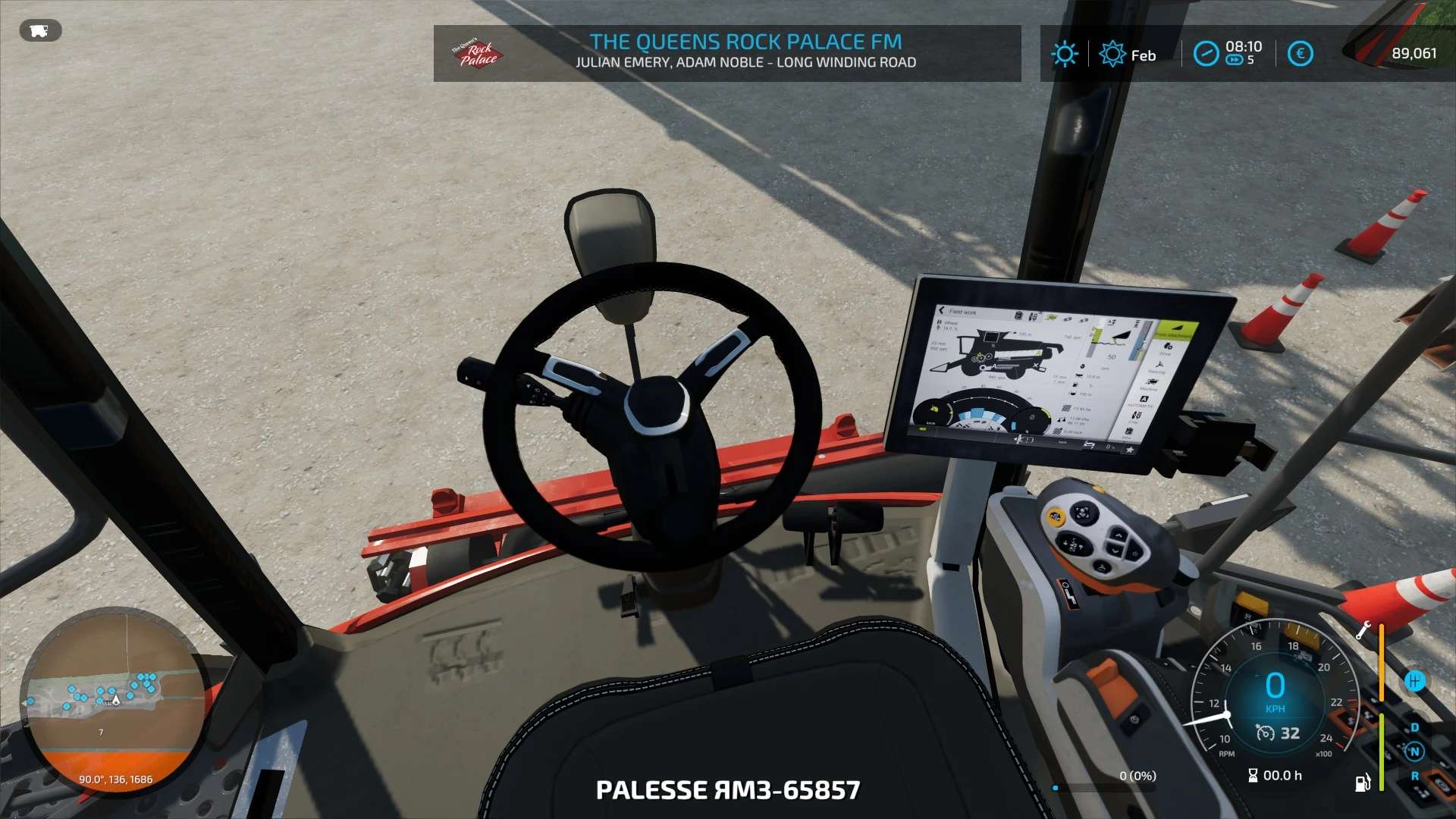Click the wrench vehicle damage icon
This screenshot has height=819, width=1456.
[x=1363, y=629]
